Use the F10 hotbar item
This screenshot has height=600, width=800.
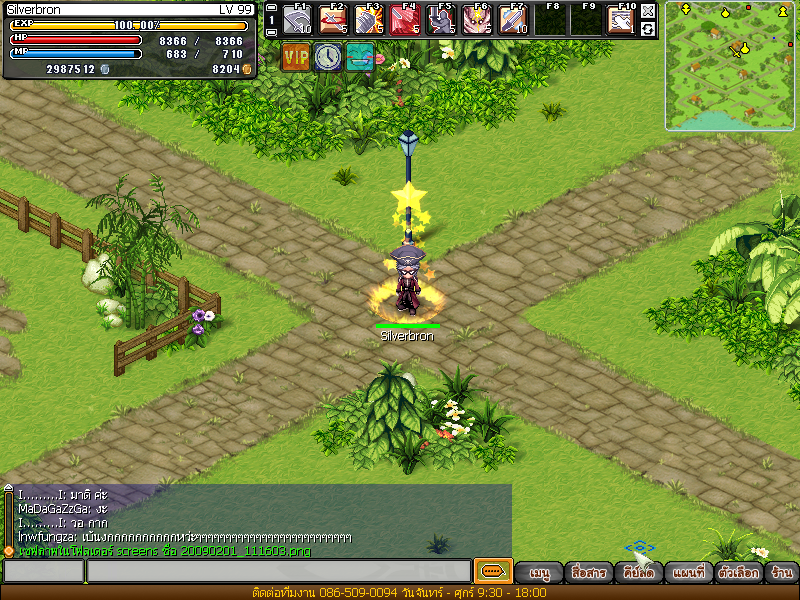[621, 20]
